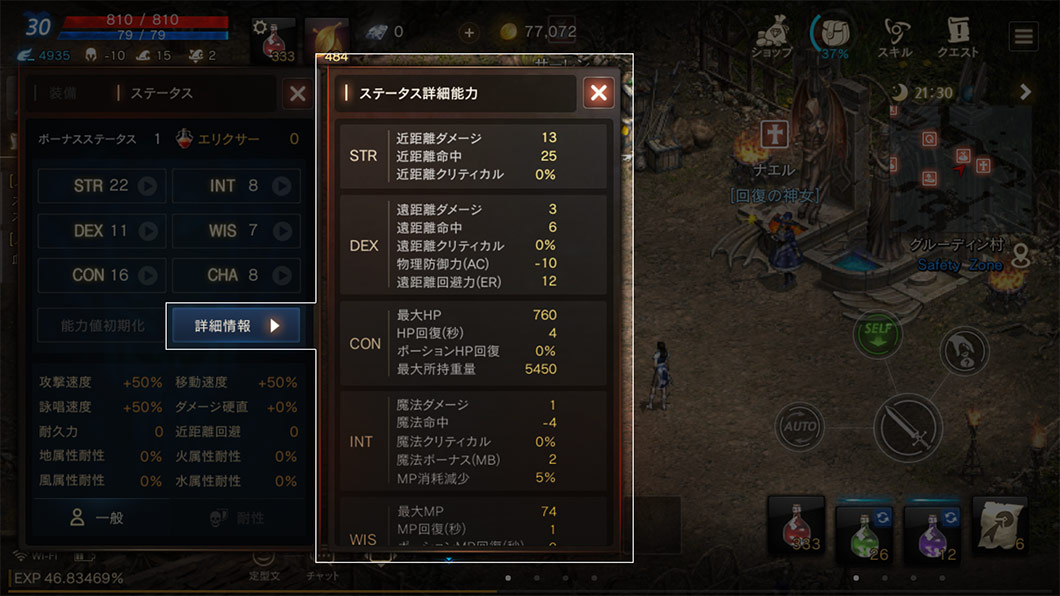Switch to the 装備 tab
This screenshot has height=596, width=1060.
pos(62,93)
